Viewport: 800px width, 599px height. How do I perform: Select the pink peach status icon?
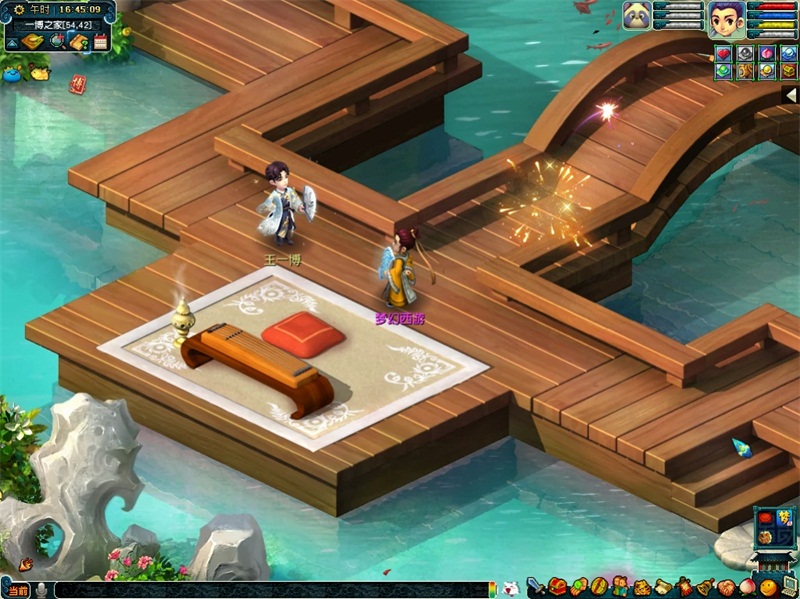tap(767, 53)
